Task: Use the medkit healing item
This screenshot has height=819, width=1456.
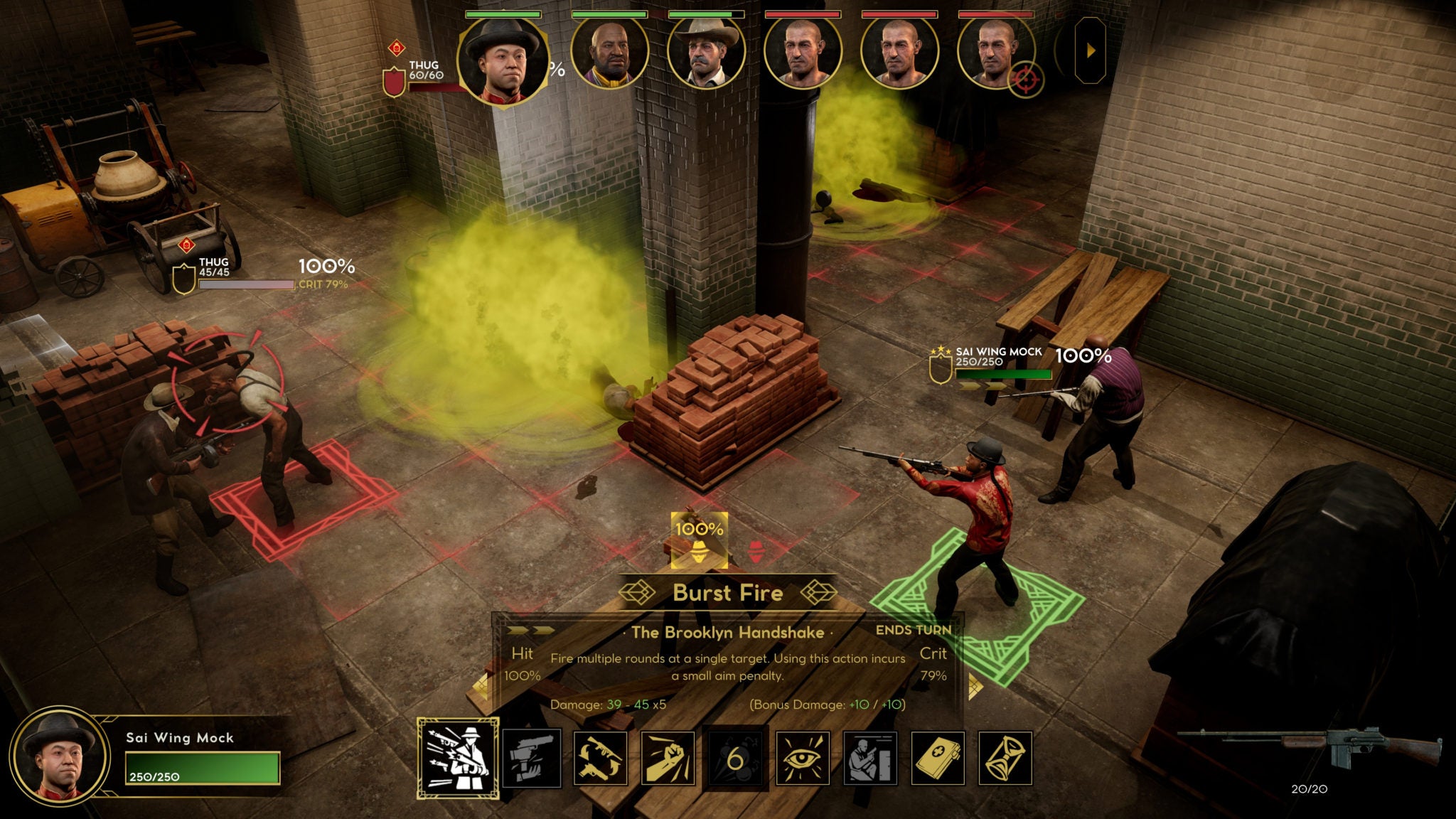Action: click(x=938, y=759)
